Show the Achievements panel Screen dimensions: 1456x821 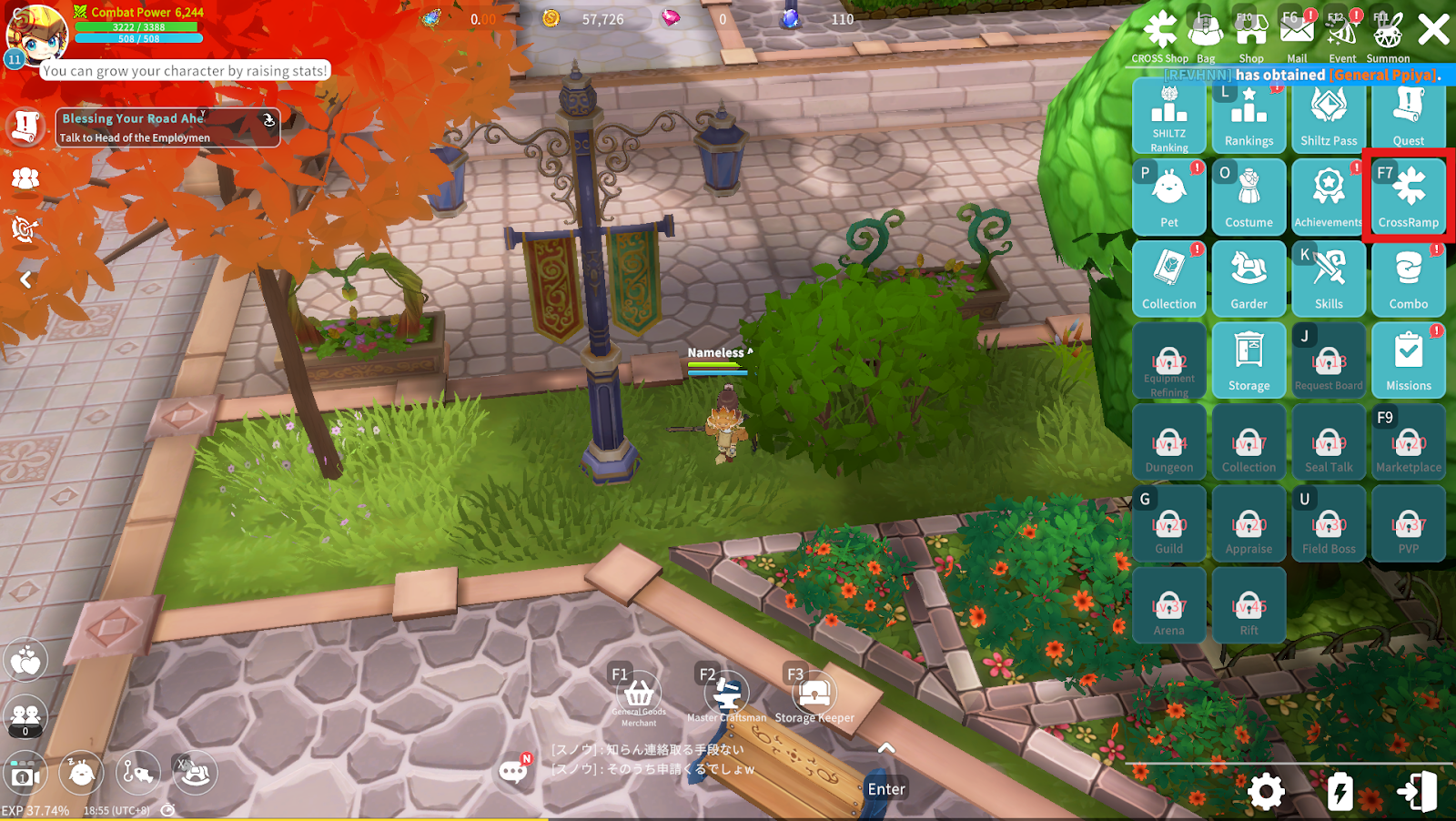(1329, 196)
